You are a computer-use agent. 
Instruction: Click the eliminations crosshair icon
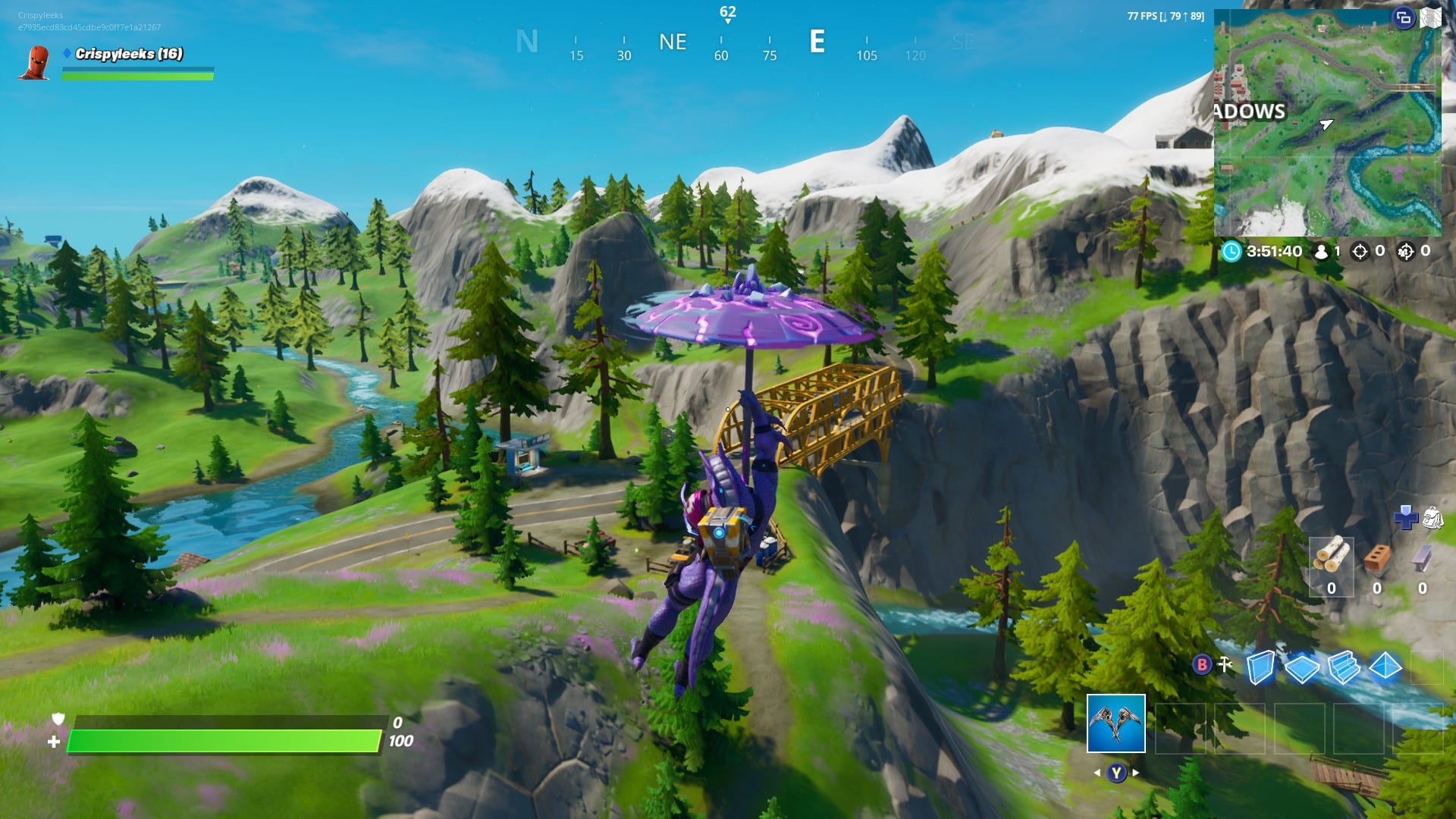coord(1360,252)
